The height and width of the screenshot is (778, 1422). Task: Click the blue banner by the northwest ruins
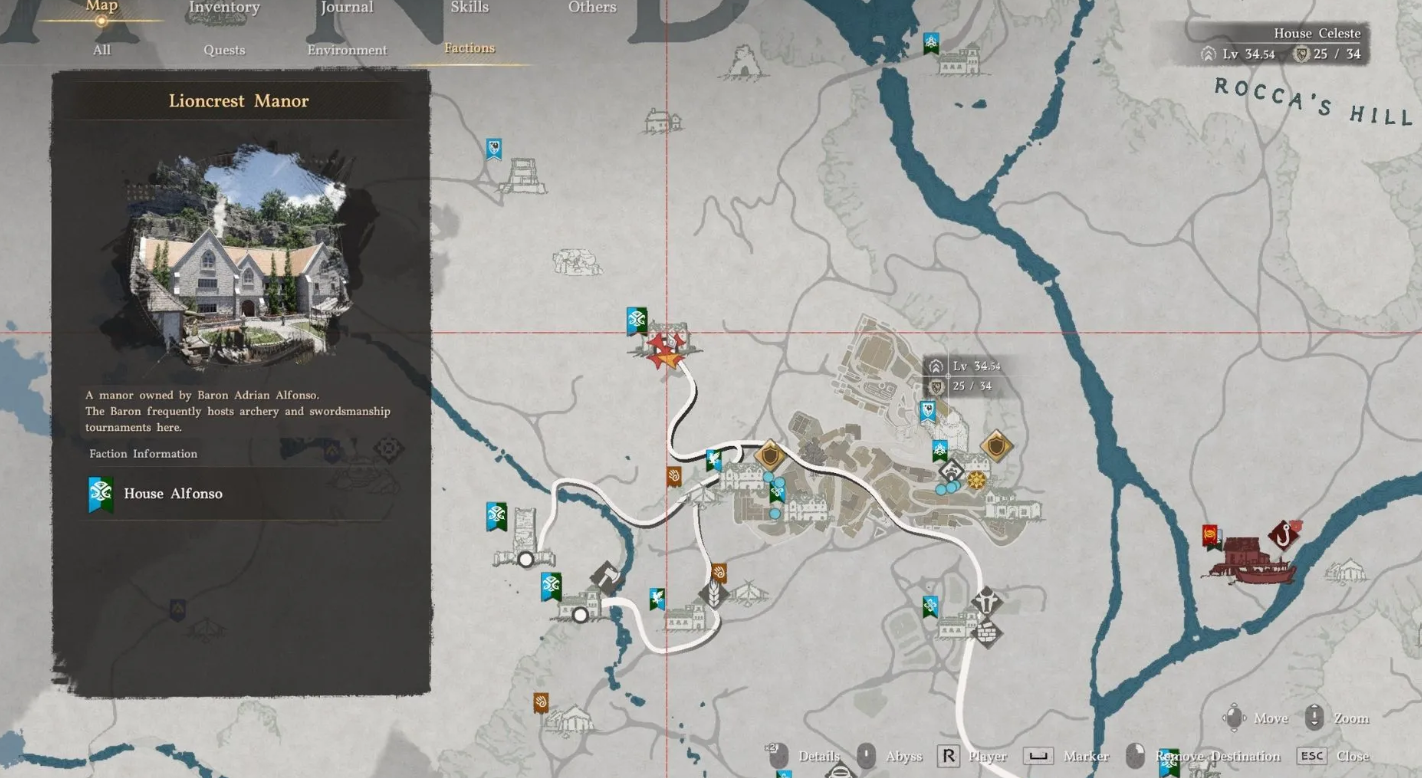click(x=493, y=150)
